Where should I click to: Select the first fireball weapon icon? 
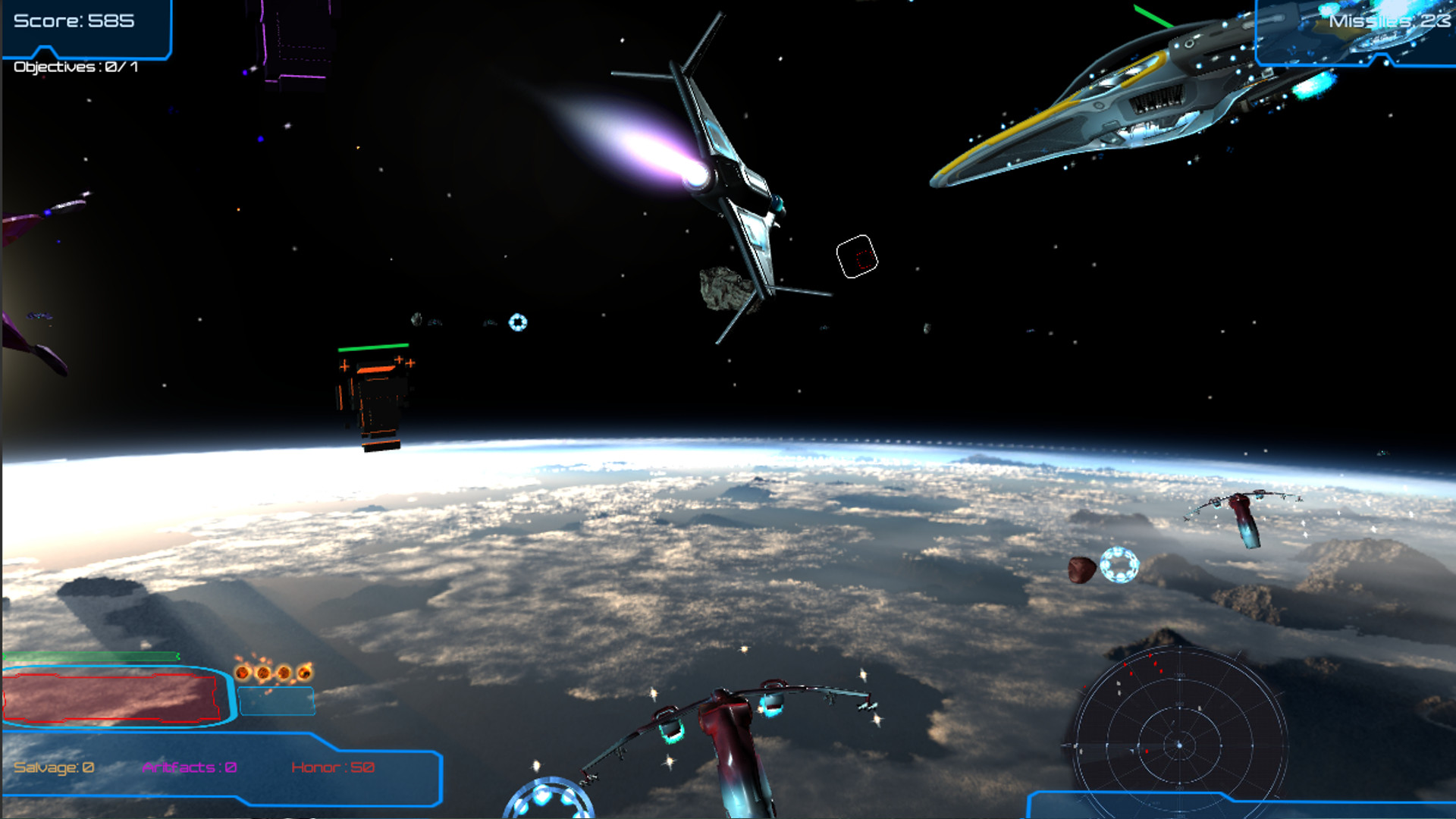[x=243, y=673]
